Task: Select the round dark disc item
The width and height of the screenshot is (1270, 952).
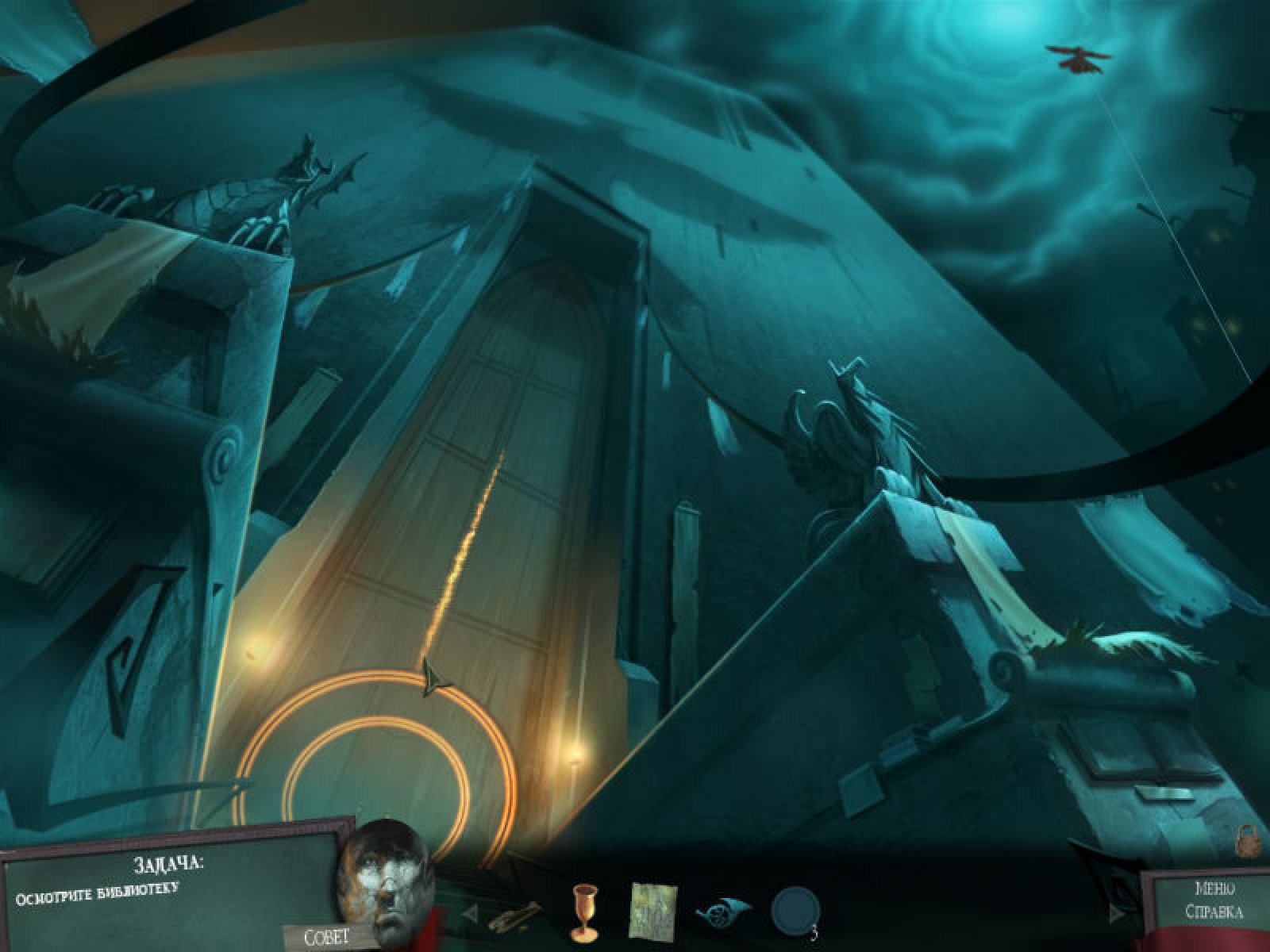Action: click(793, 908)
